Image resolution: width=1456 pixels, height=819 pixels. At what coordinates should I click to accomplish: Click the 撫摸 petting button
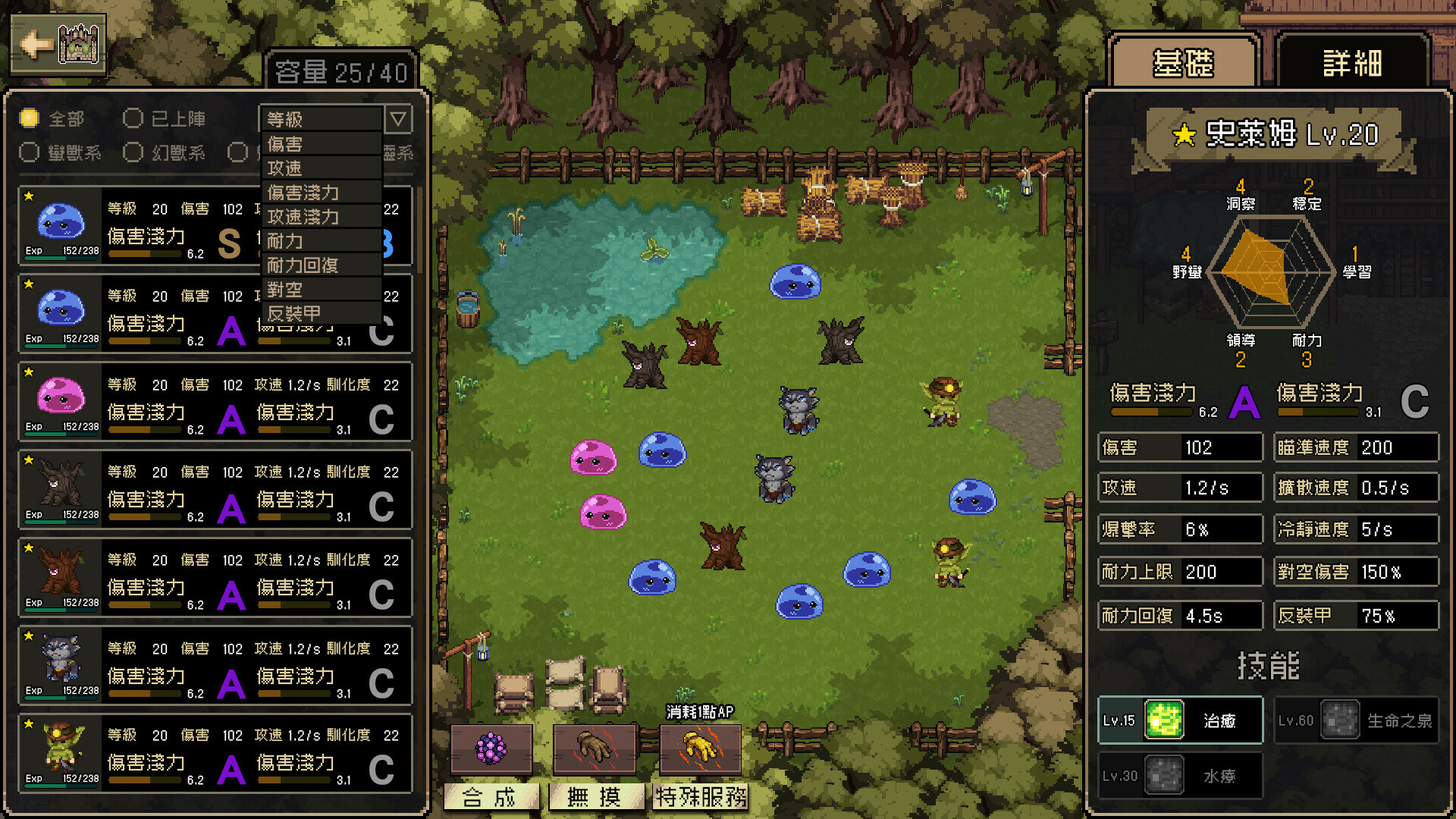click(595, 796)
